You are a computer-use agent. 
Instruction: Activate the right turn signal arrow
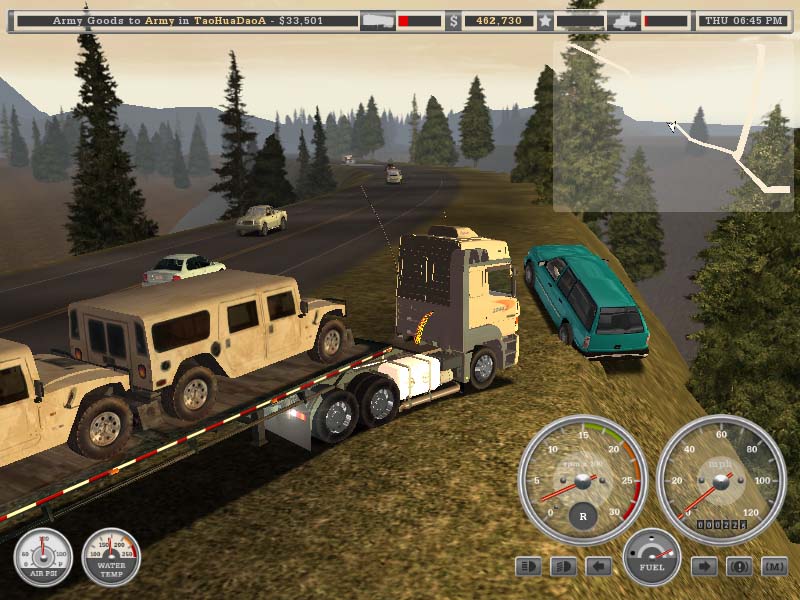coord(704,567)
